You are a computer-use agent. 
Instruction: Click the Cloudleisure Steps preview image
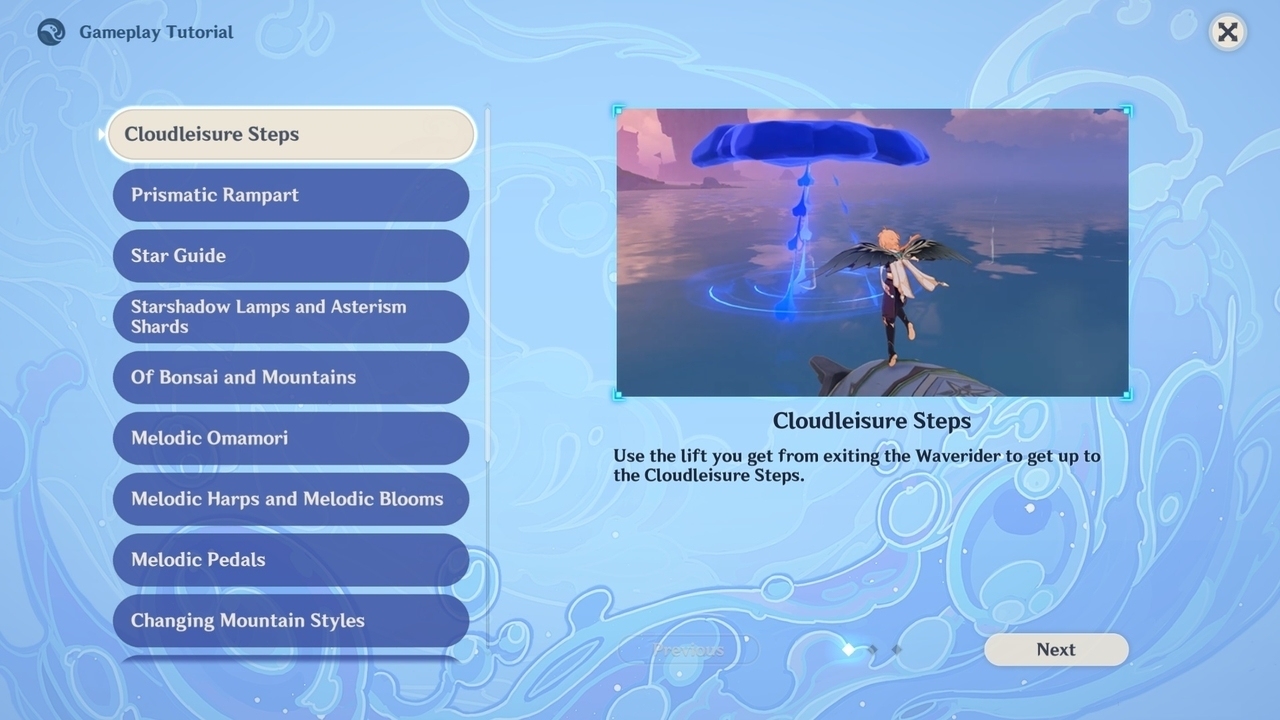click(x=872, y=252)
